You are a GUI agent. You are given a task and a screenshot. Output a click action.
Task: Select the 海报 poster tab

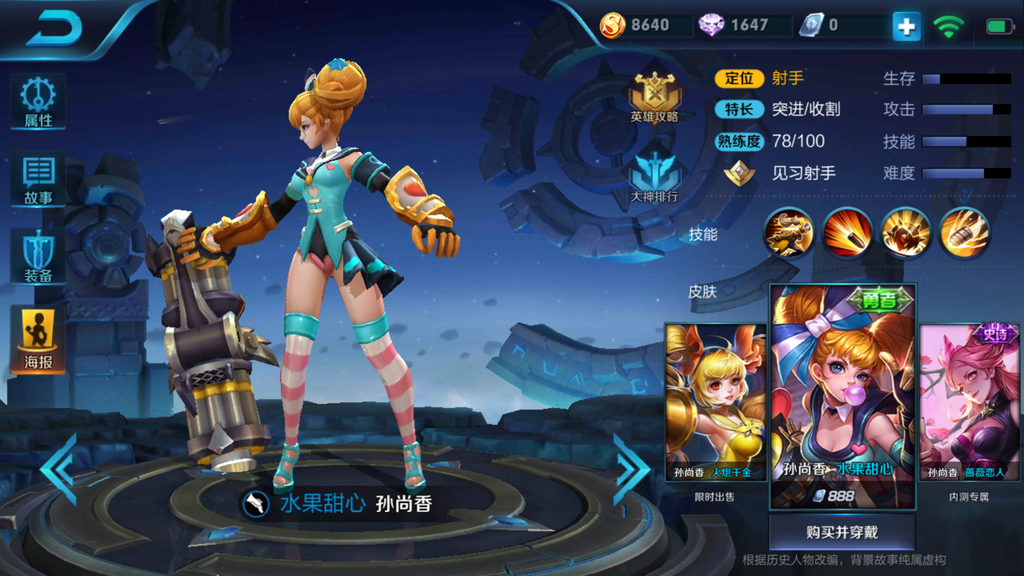tap(38, 340)
